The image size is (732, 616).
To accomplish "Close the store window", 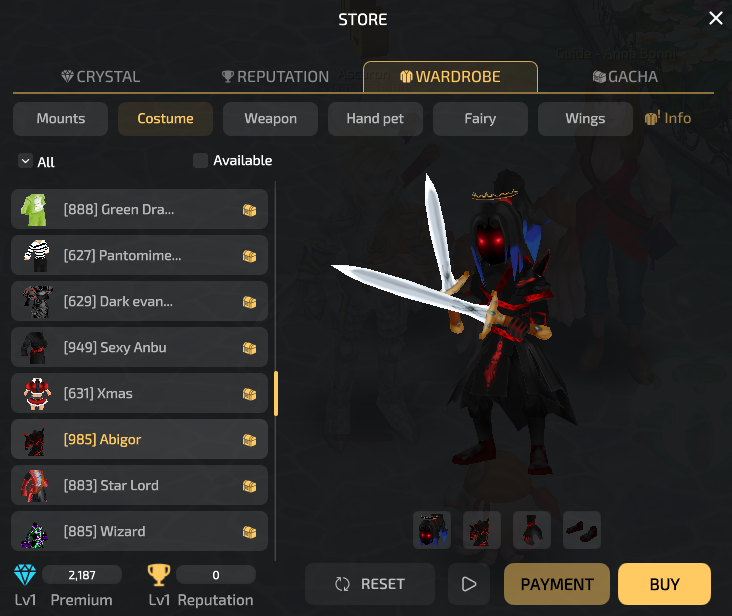I will click(715, 19).
